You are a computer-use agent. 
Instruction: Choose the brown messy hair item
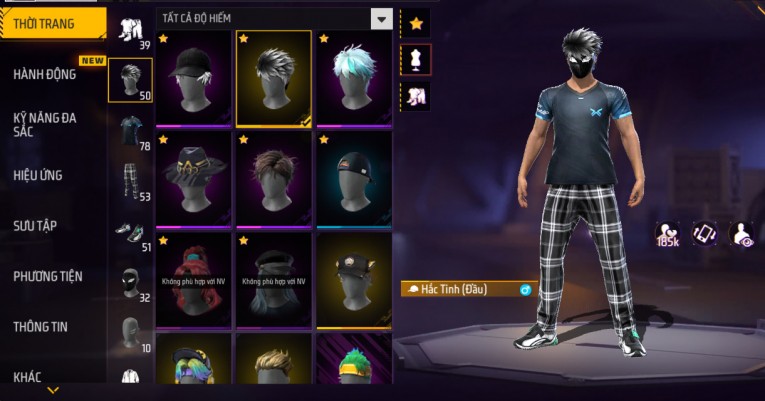pyautogui.click(x=273, y=179)
